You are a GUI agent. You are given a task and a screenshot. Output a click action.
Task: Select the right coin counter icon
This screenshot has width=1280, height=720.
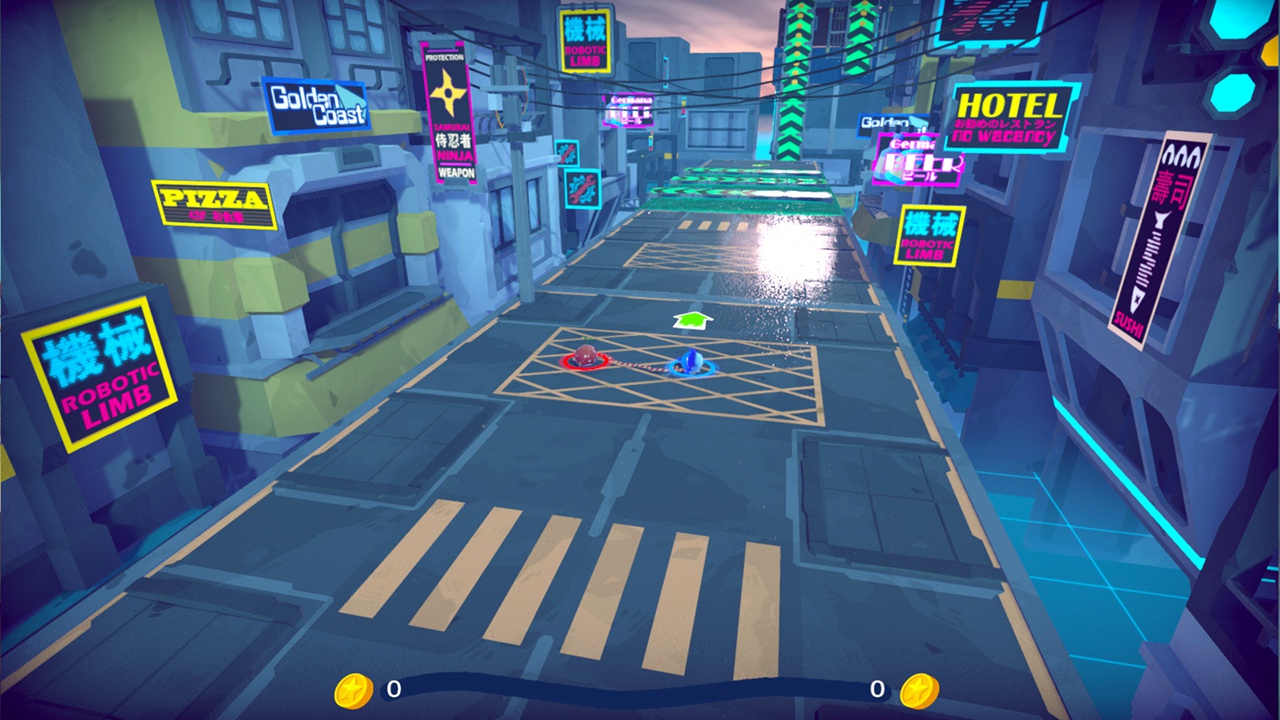(x=919, y=691)
